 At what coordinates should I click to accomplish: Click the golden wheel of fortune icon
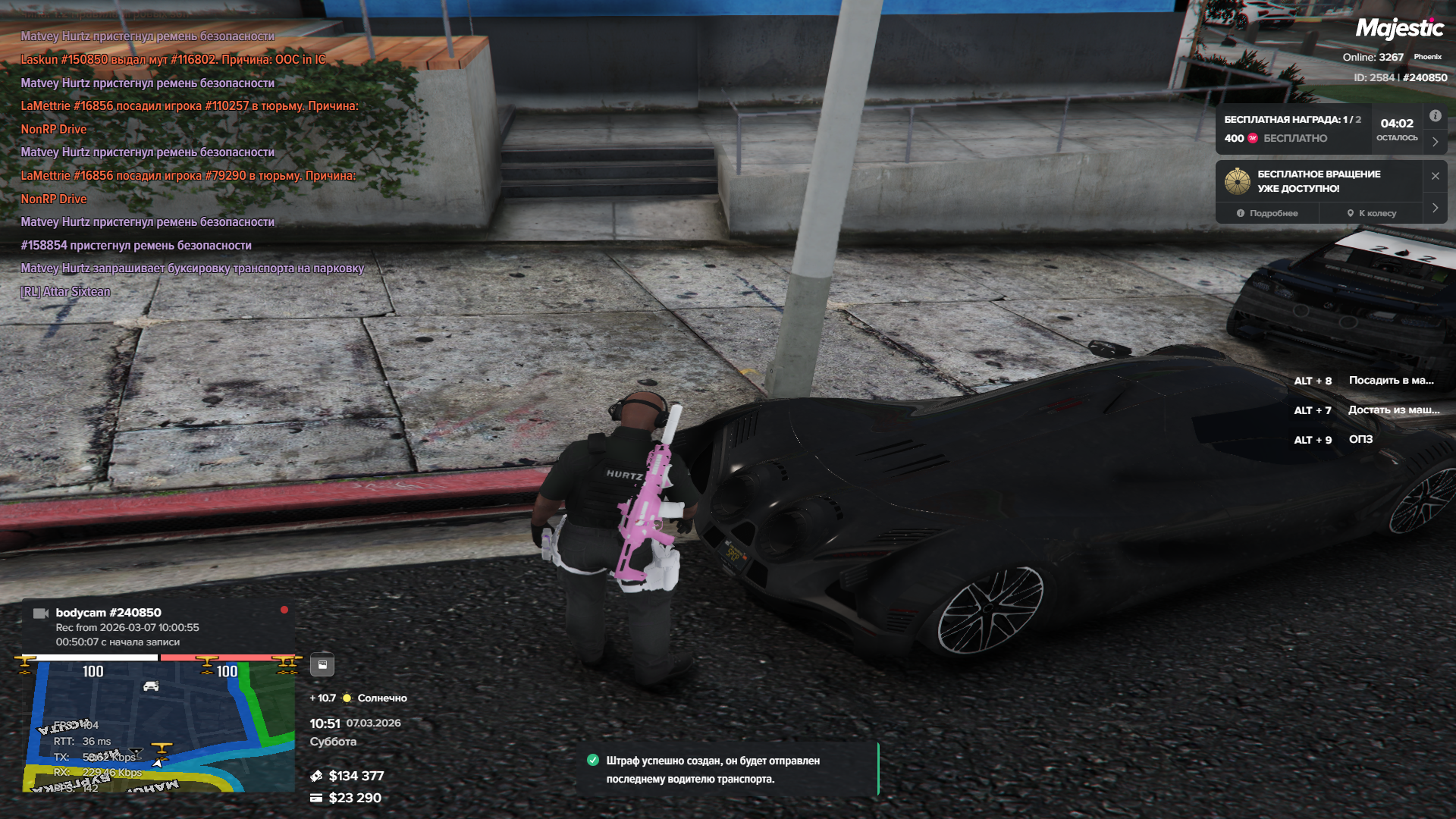1238,181
